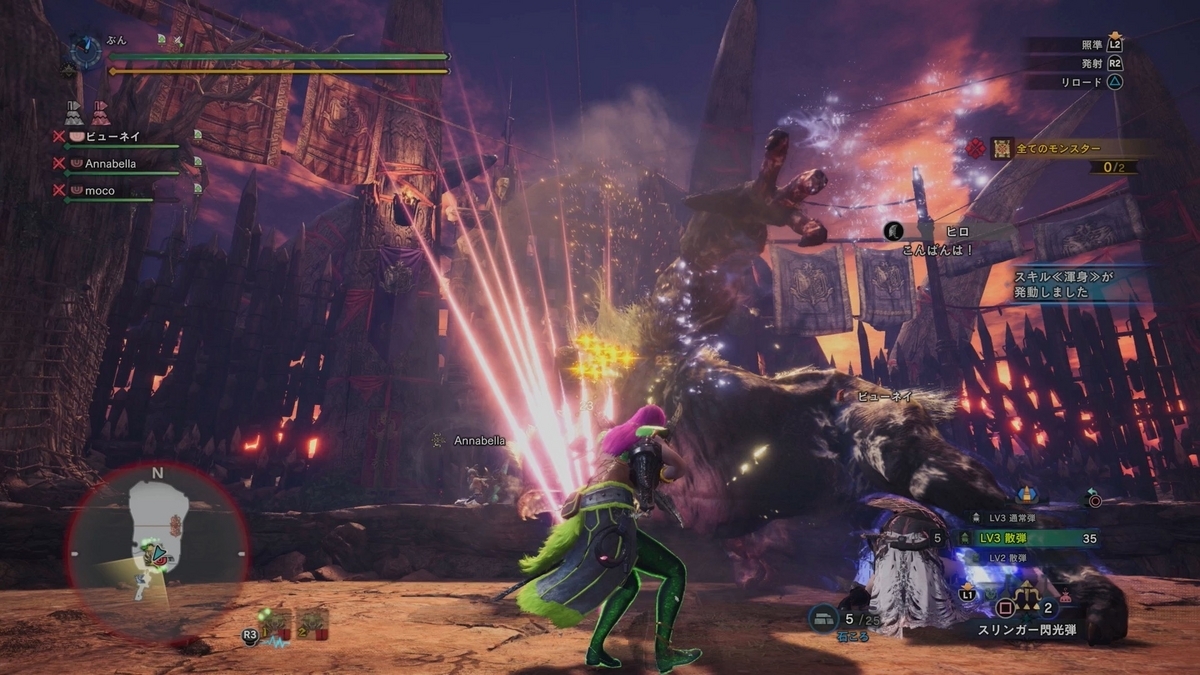1200x675 pixels.
Task: Select party member Annabella in the hunter list
Action: point(110,163)
